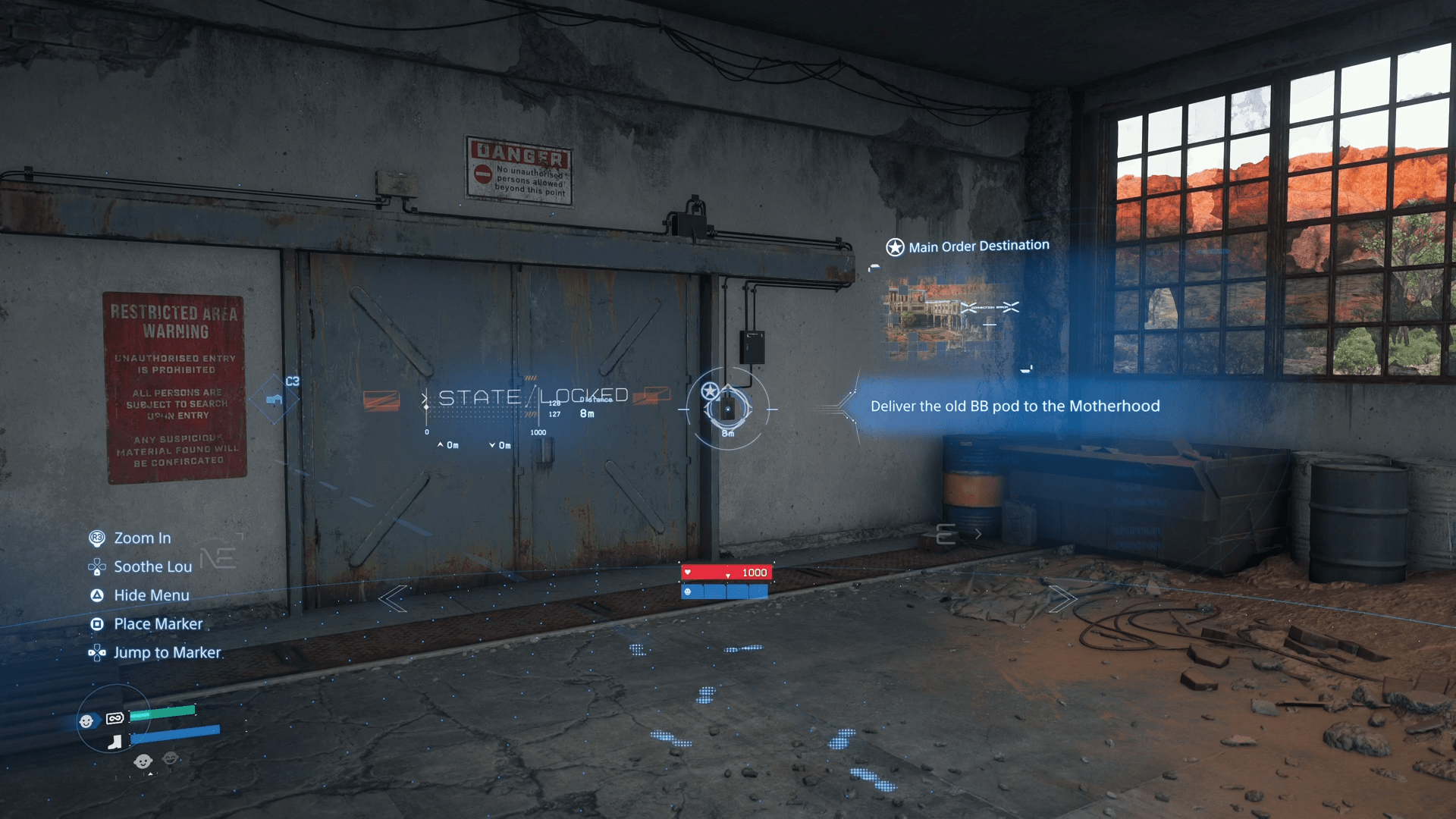Select the baby face icon on Lou's gauge
The width and height of the screenshot is (1456, 819).
pyautogui.click(x=86, y=720)
